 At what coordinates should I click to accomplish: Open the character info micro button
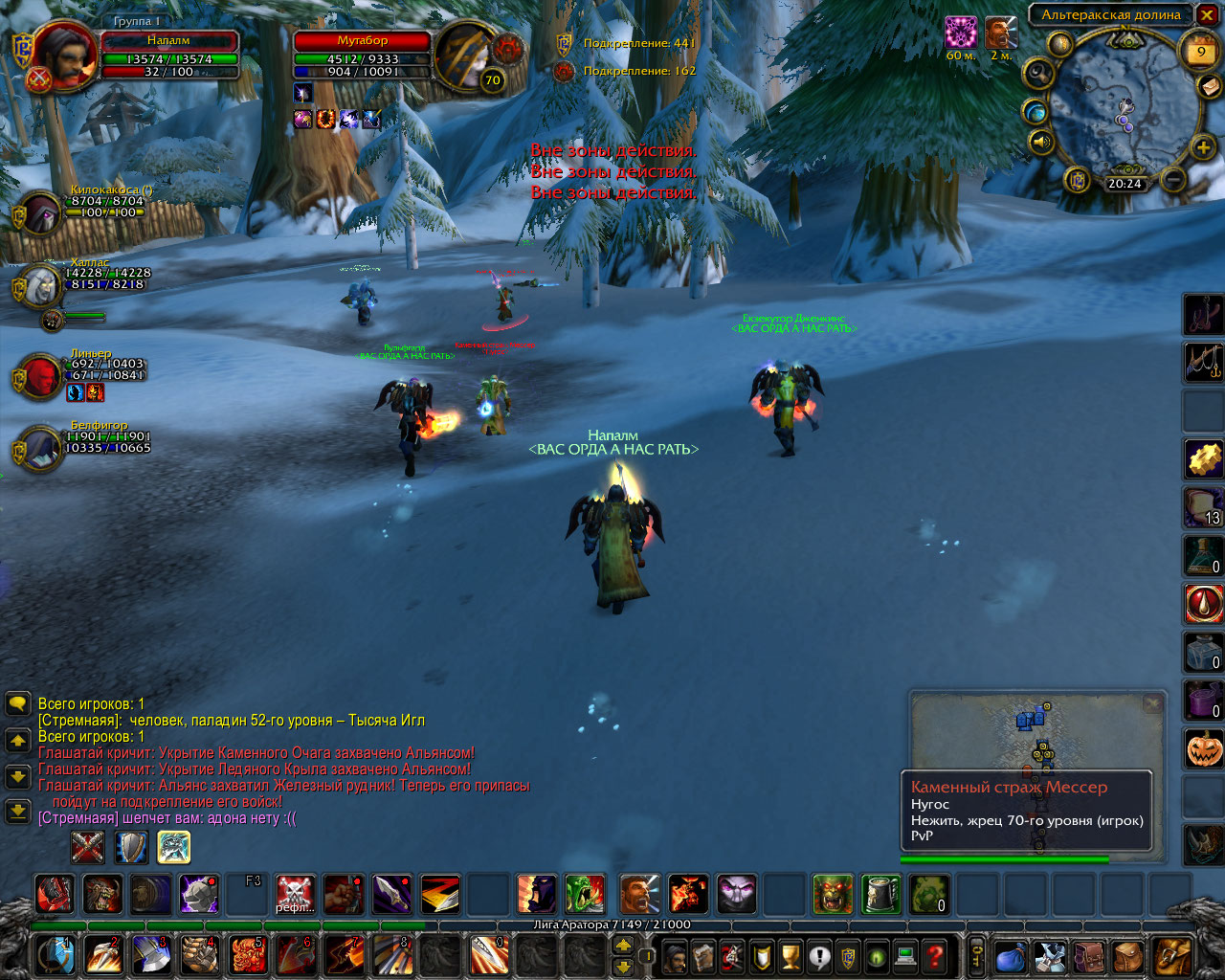[x=675, y=956]
